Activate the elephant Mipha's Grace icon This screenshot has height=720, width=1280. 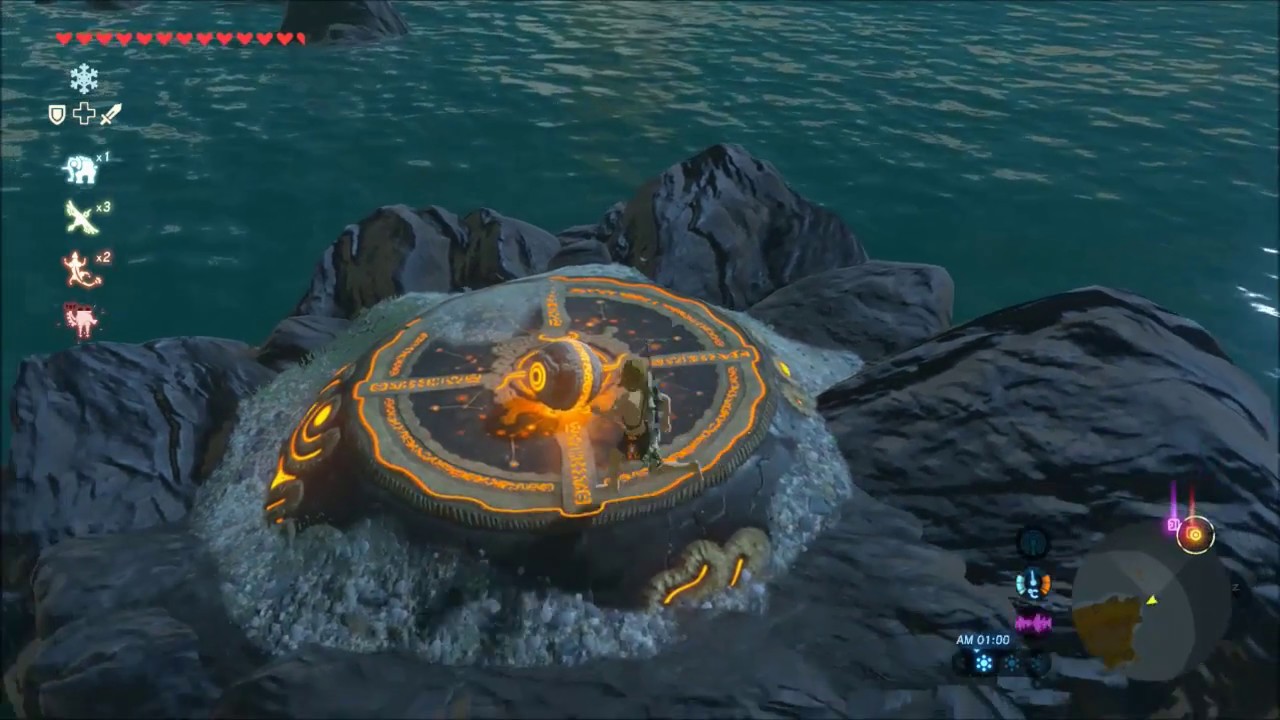(80, 169)
